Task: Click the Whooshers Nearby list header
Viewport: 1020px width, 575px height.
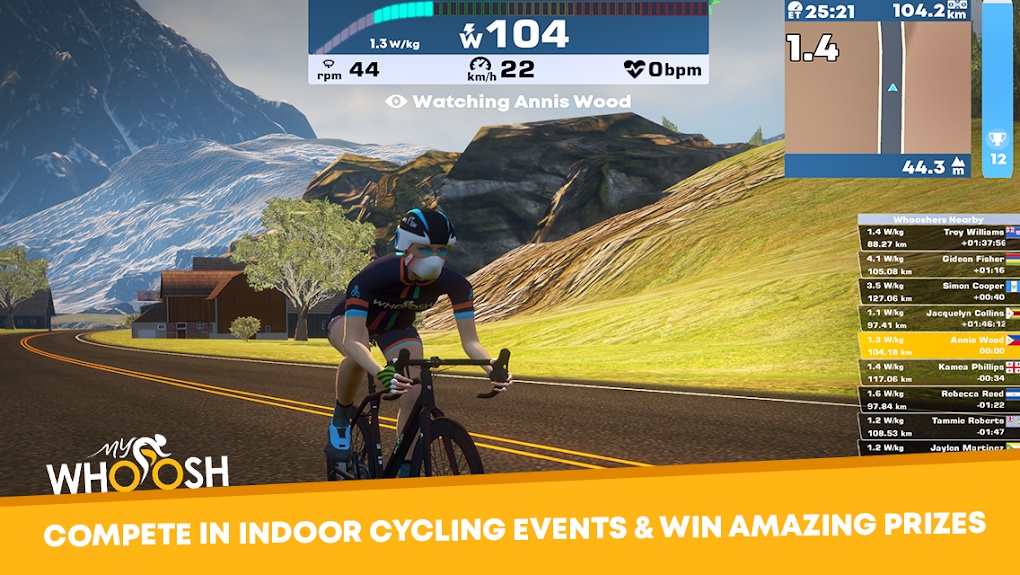Action: pos(938,219)
